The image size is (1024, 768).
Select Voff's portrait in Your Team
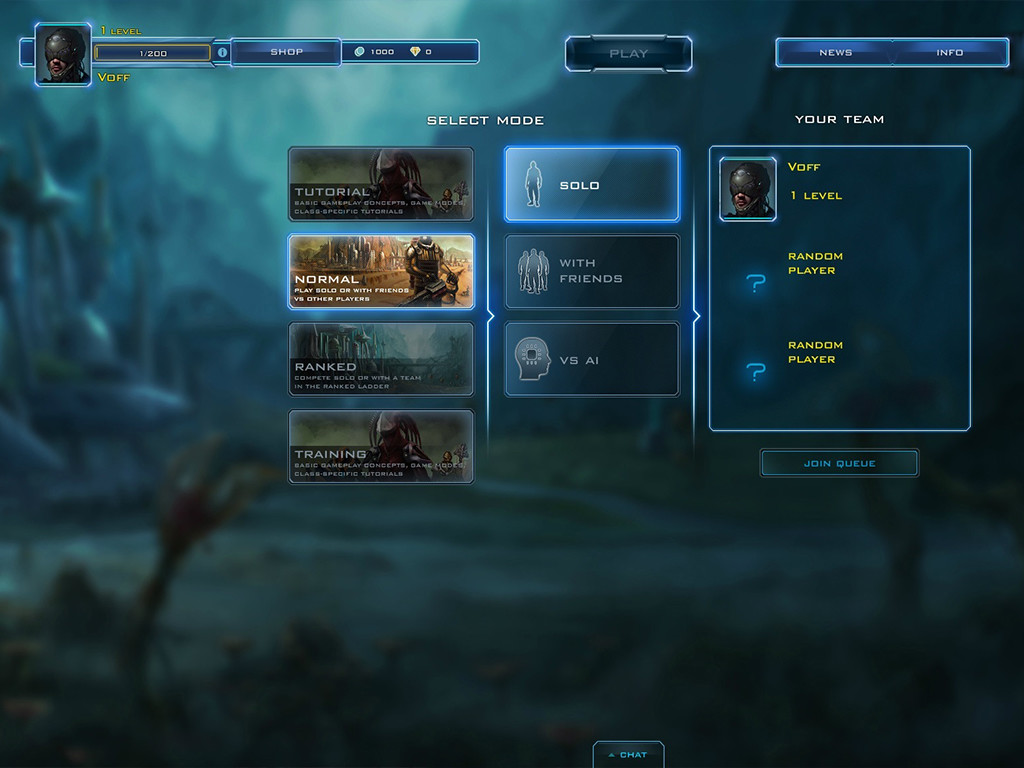[x=748, y=189]
